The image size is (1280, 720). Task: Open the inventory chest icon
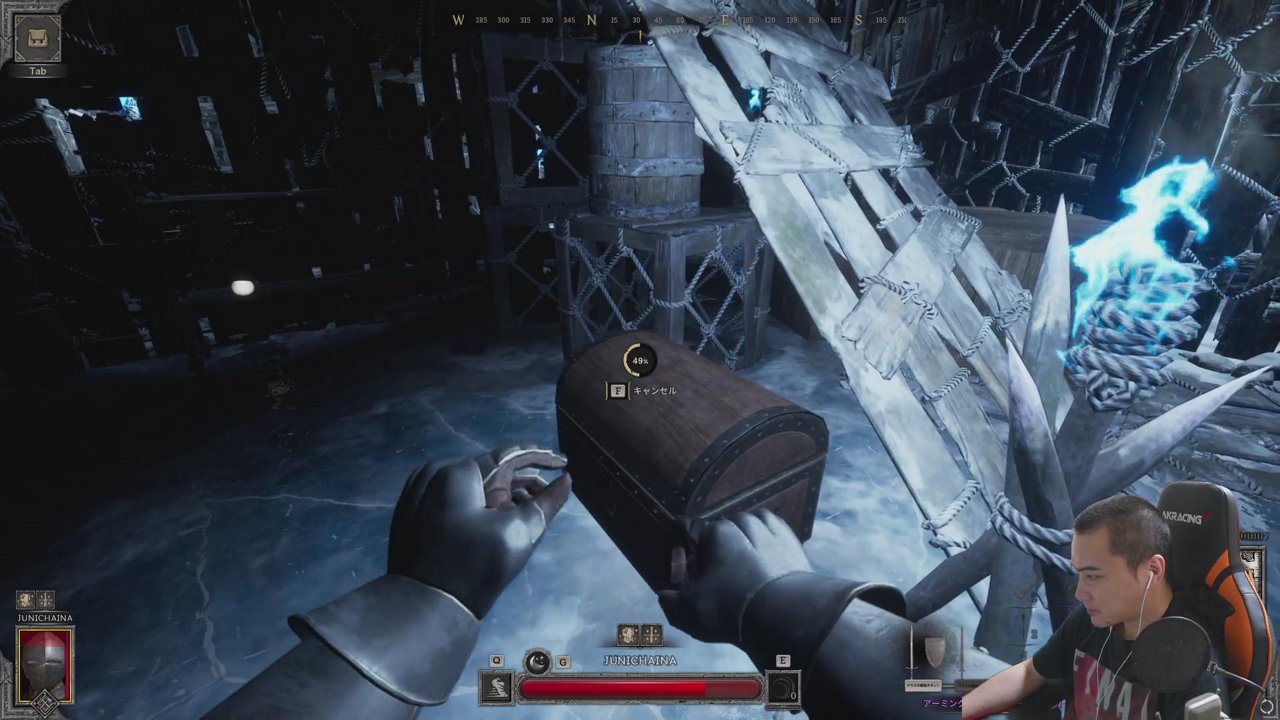point(38,39)
